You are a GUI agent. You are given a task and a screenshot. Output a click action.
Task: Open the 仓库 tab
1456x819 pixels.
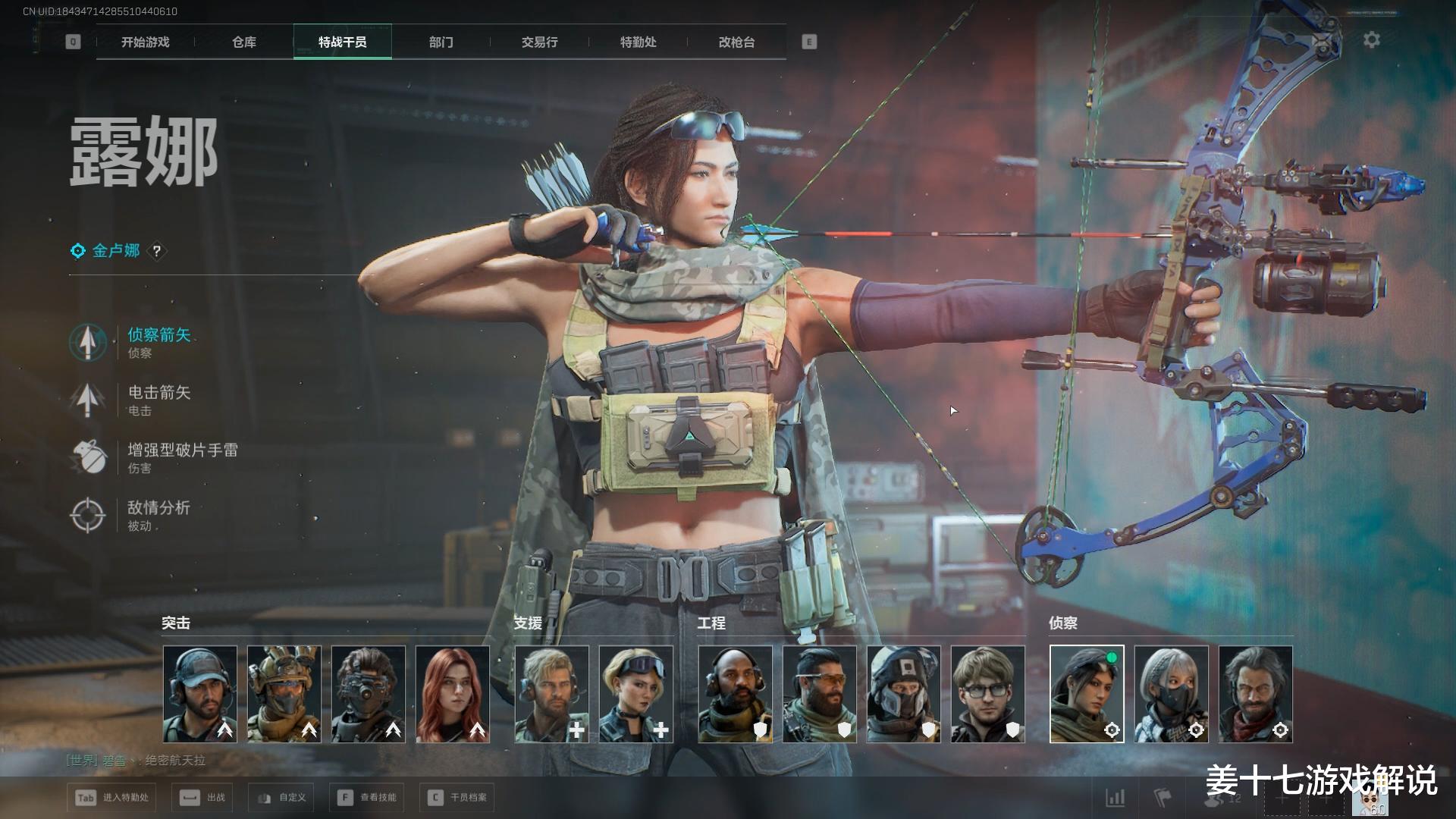click(x=244, y=42)
